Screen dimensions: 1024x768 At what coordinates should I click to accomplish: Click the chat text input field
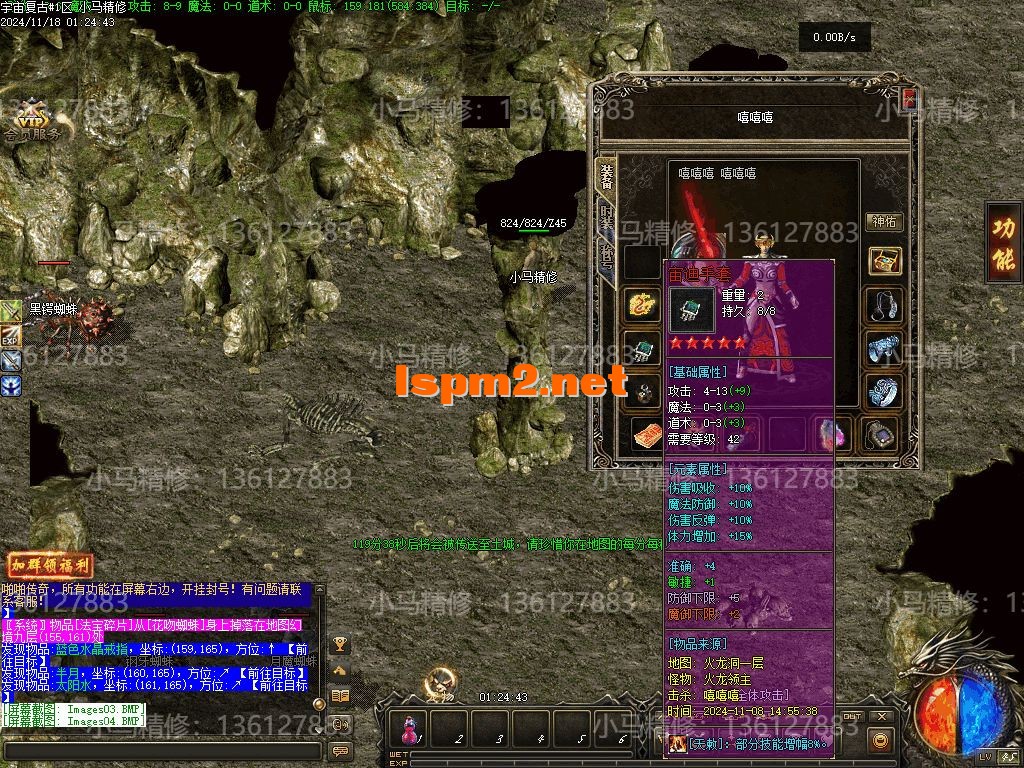160,750
